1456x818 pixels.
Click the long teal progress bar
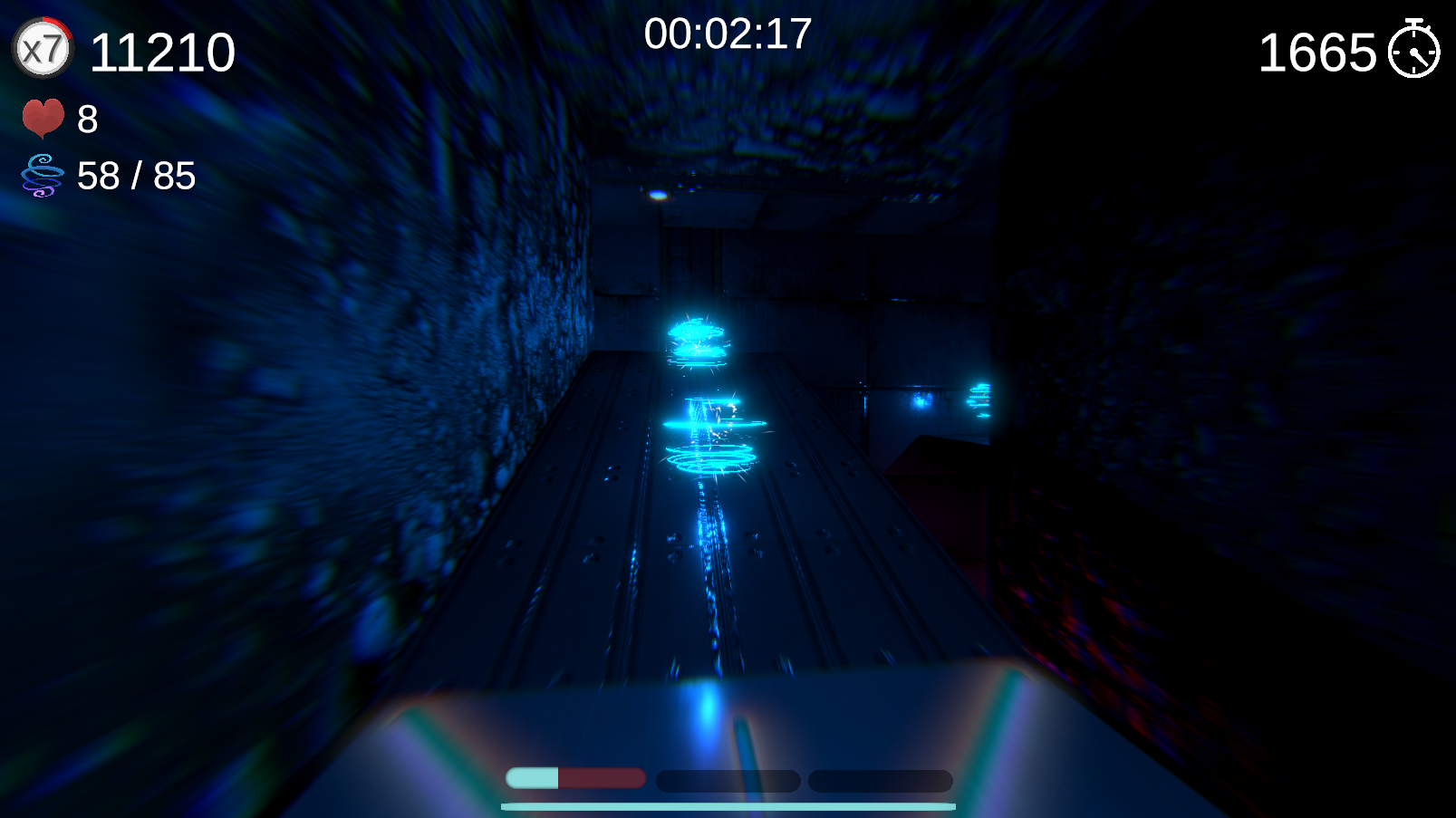pos(728,804)
